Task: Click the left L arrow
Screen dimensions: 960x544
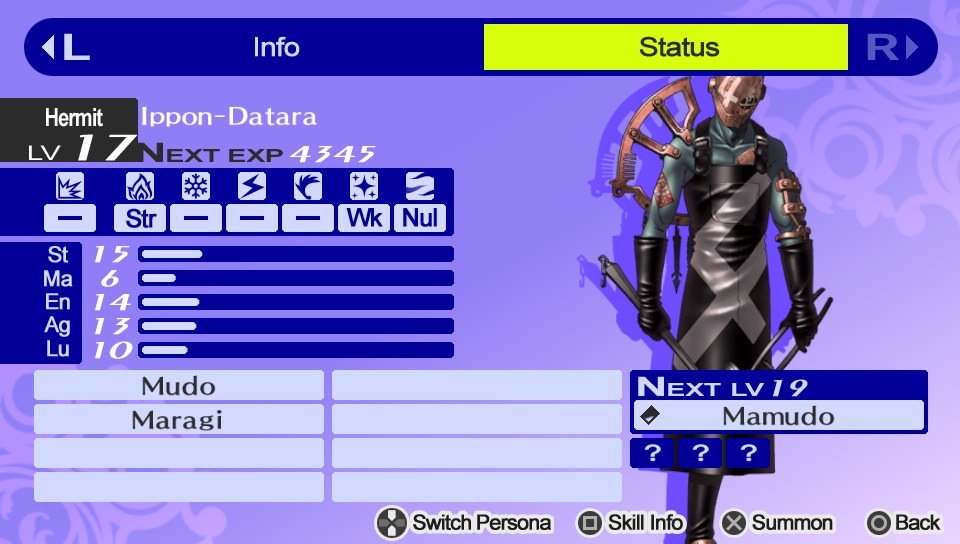Action: (x=65, y=47)
